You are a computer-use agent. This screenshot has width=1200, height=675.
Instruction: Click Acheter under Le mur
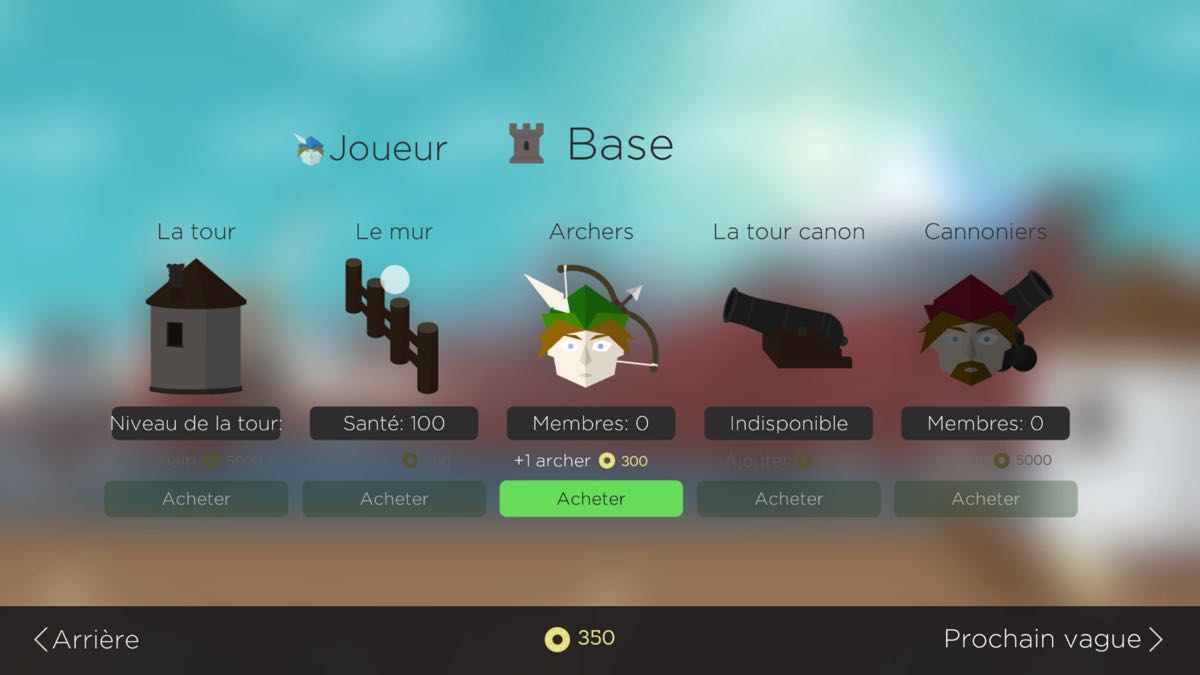point(394,499)
